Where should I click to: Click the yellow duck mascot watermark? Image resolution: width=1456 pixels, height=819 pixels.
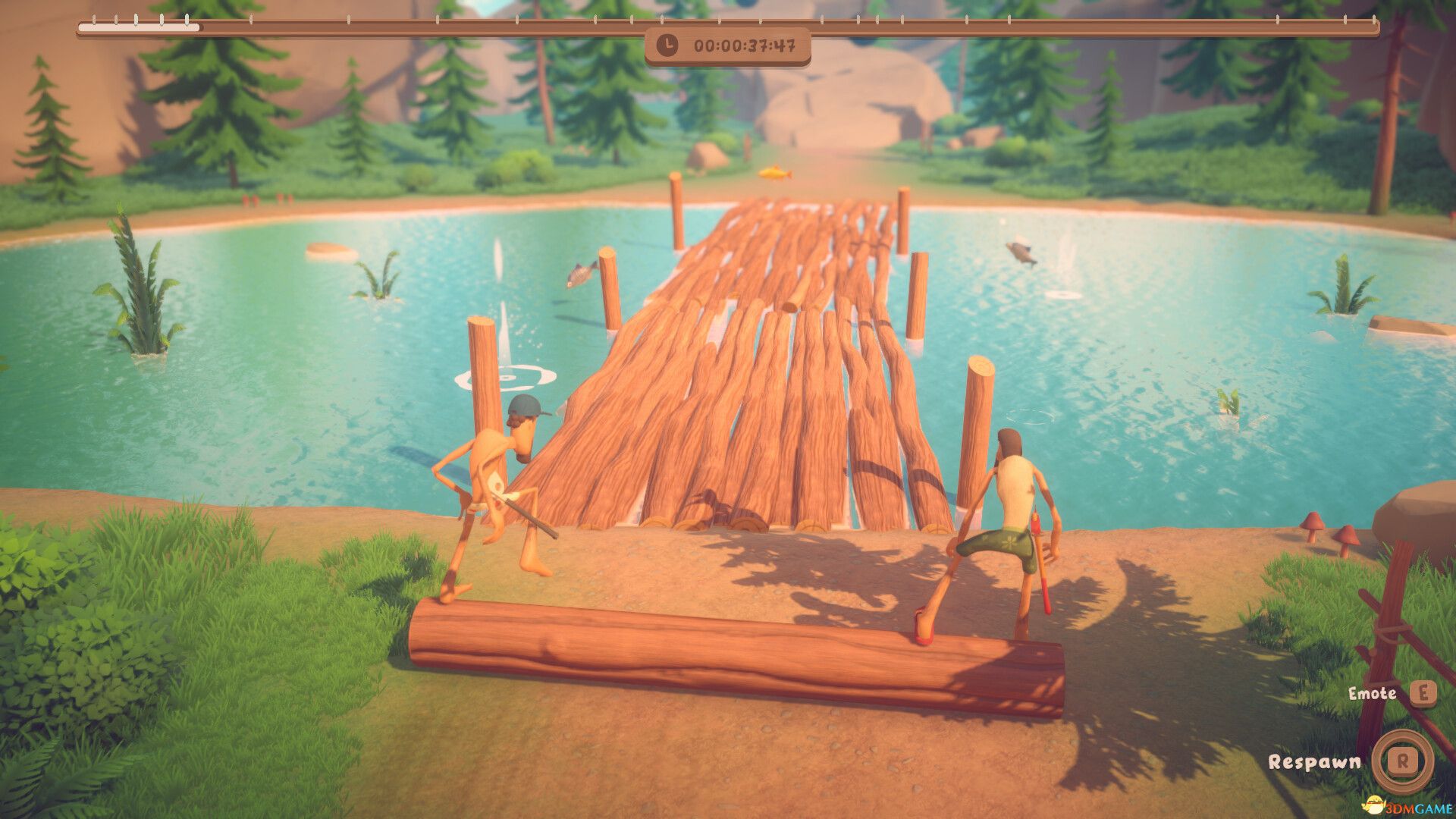(1373, 805)
